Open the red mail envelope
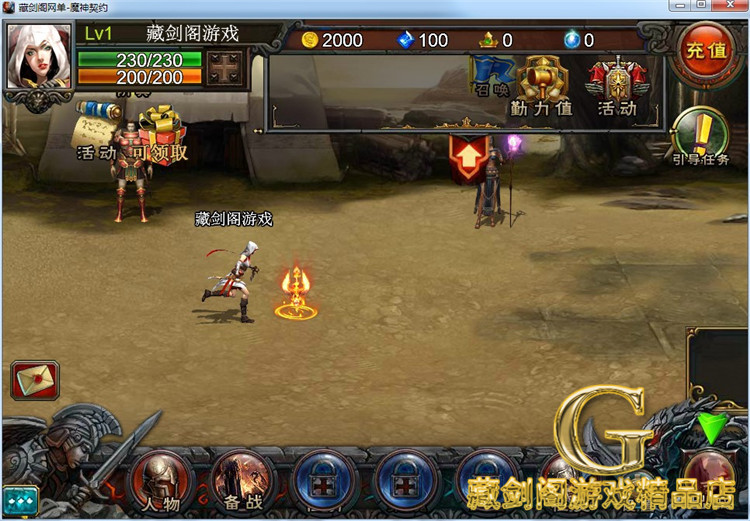 (34, 381)
